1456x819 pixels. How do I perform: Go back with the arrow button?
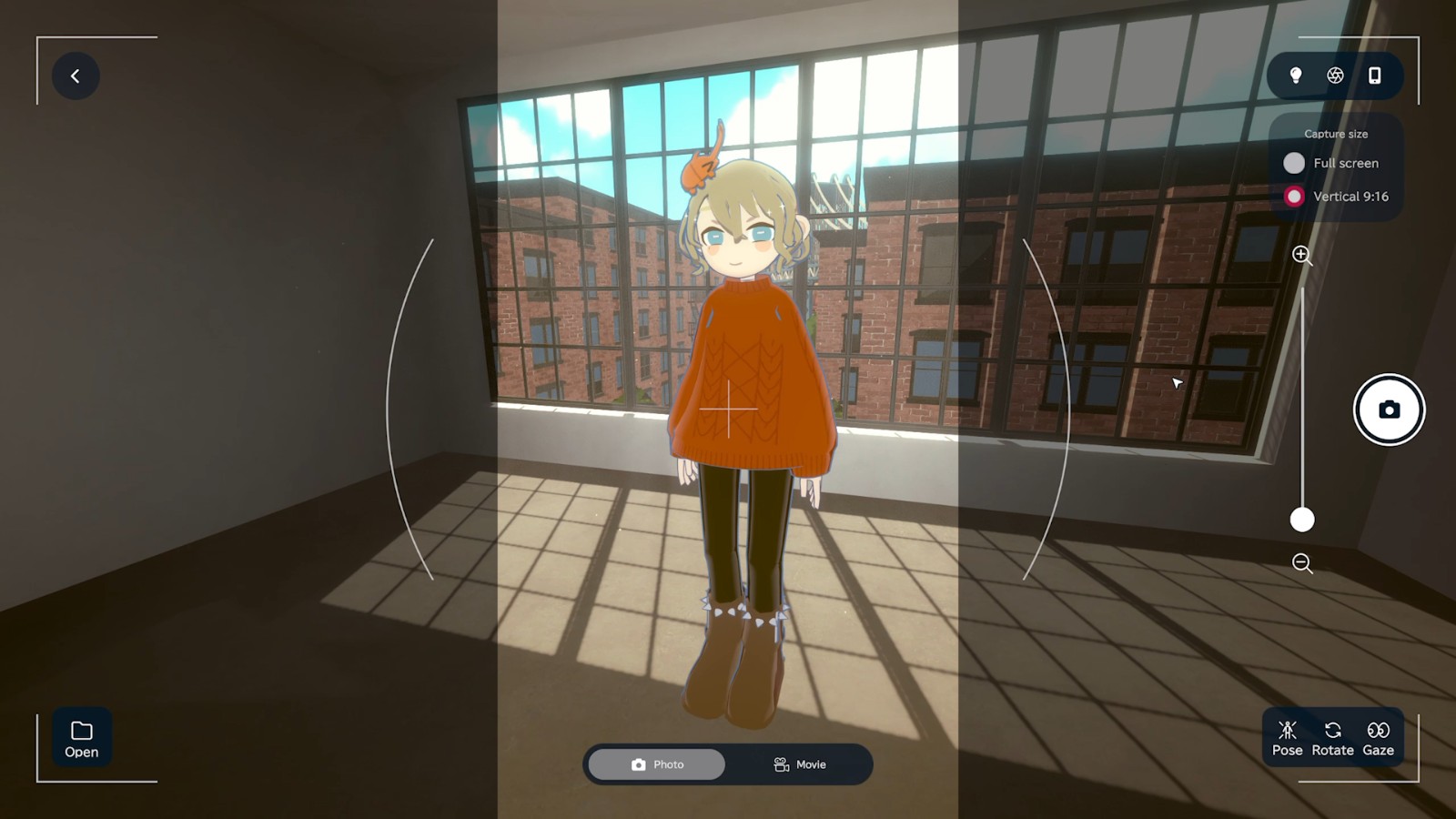(76, 76)
